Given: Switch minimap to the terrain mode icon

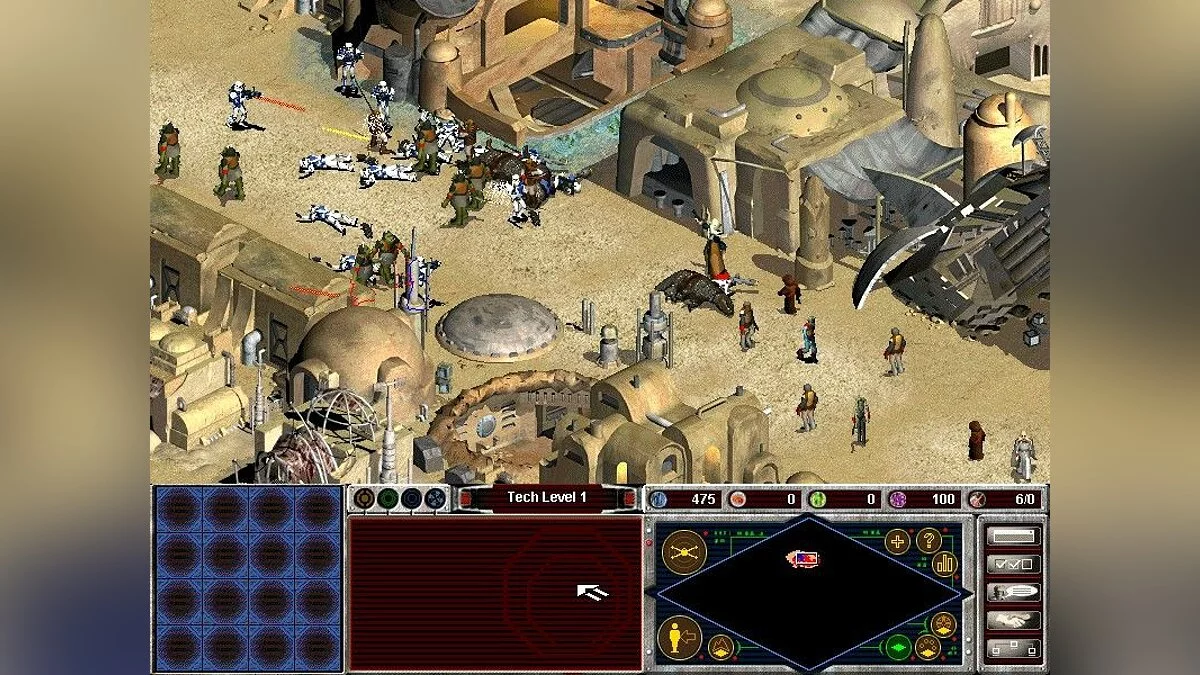Looking at the screenshot, I should click(x=720, y=647).
